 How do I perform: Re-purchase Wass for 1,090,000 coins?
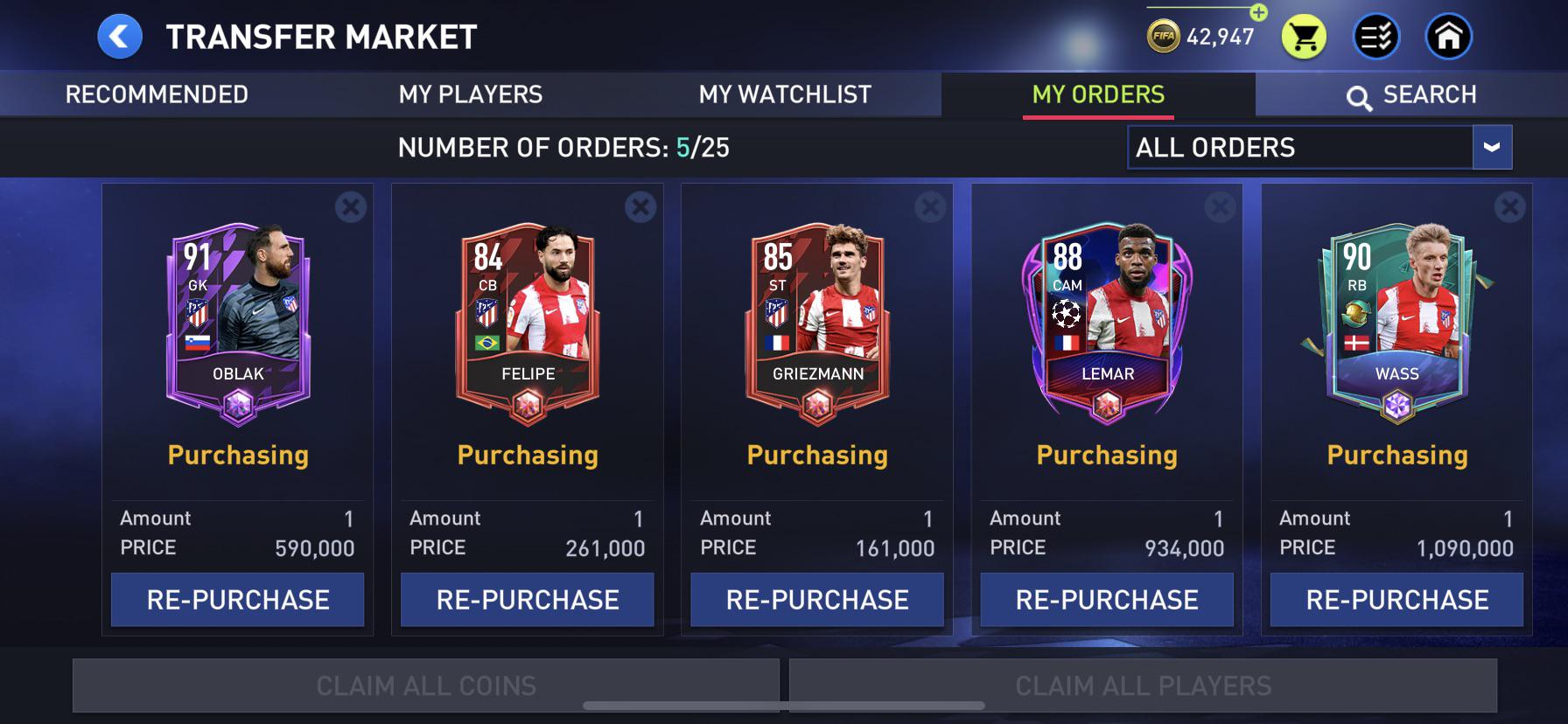coord(1396,600)
